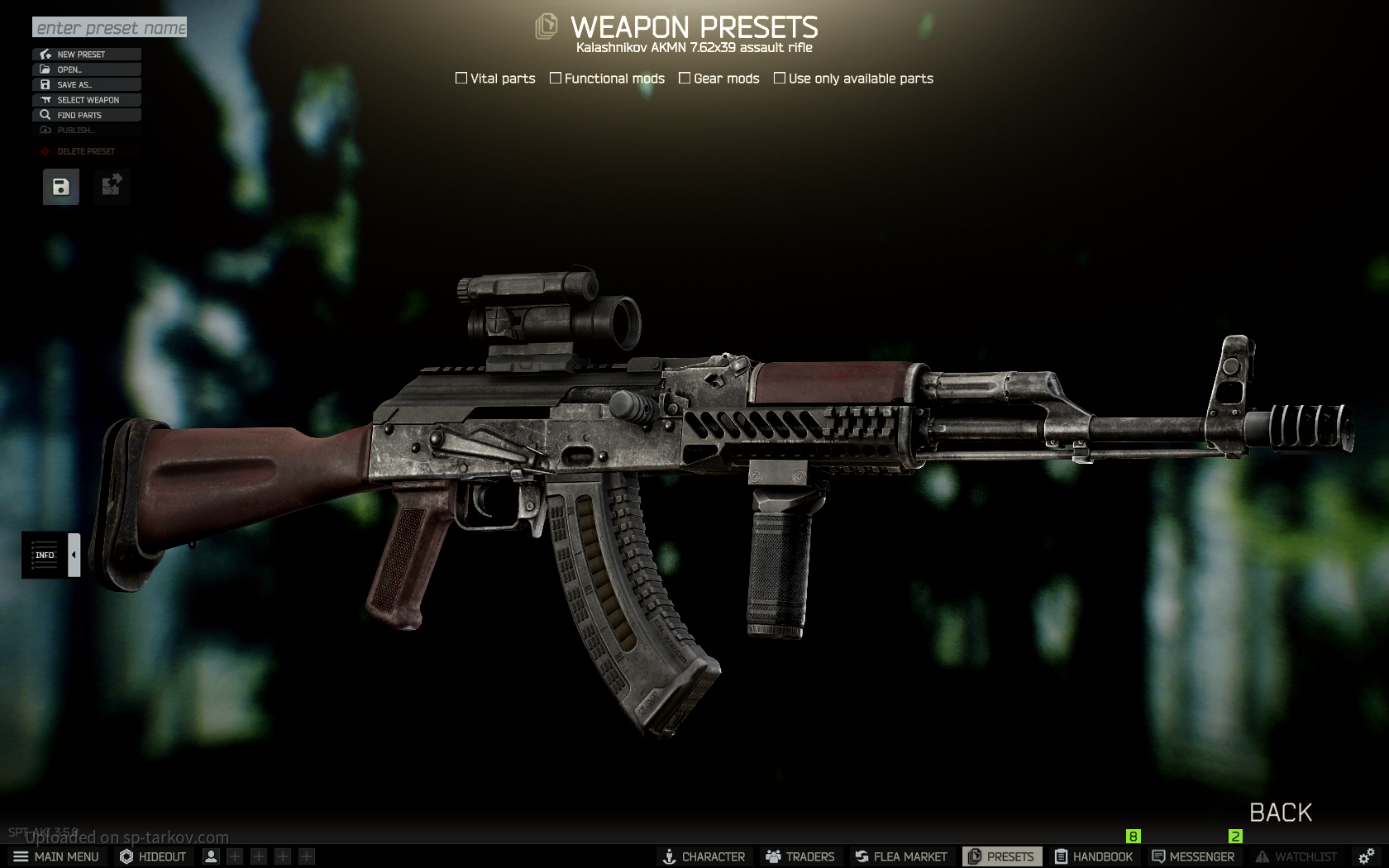1389x868 pixels.
Task: Switch to the Hideout screen
Action: 153,856
